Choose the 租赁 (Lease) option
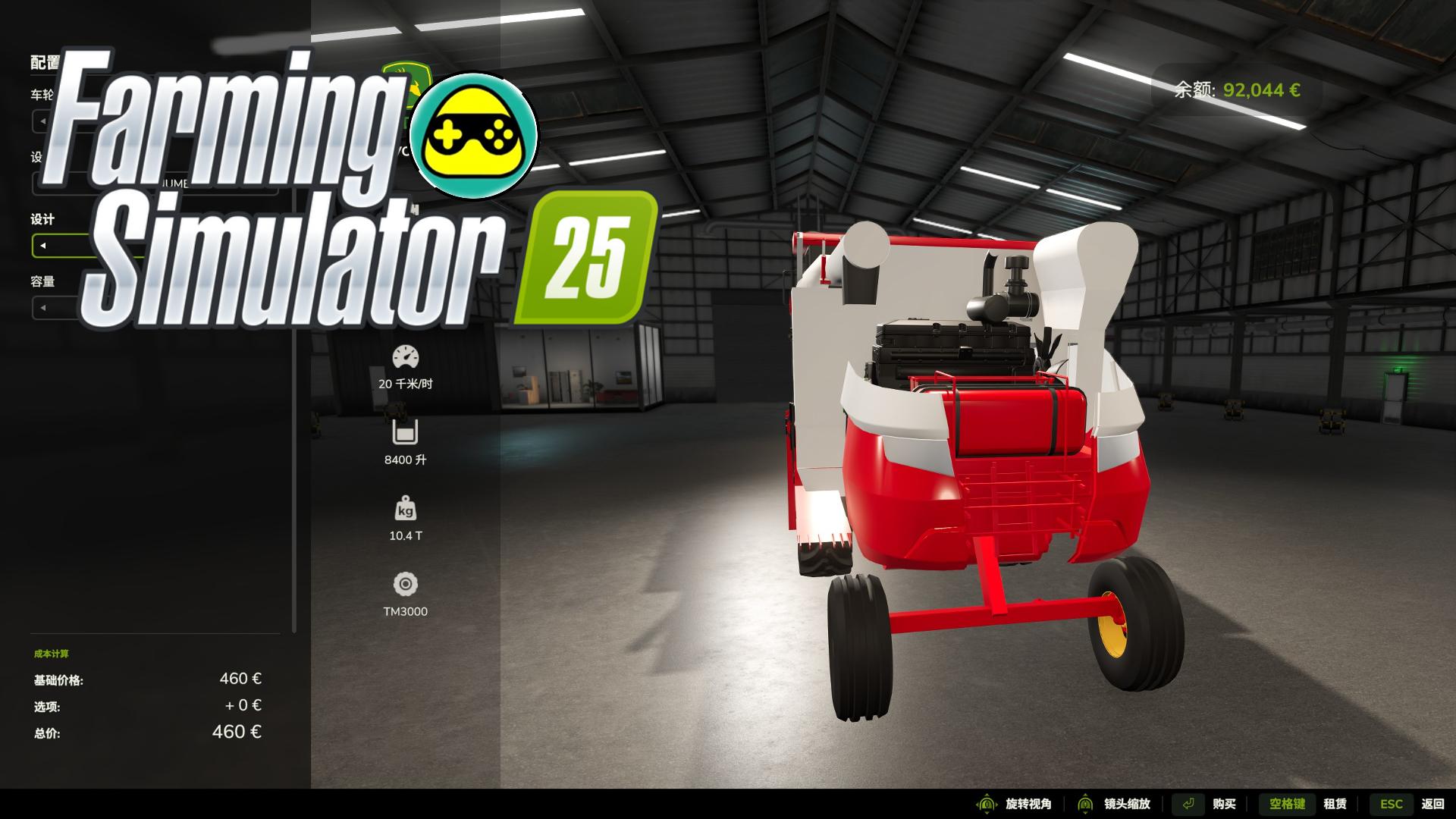Image resolution: width=1456 pixels, height=819 pixels. point(1335,804)
